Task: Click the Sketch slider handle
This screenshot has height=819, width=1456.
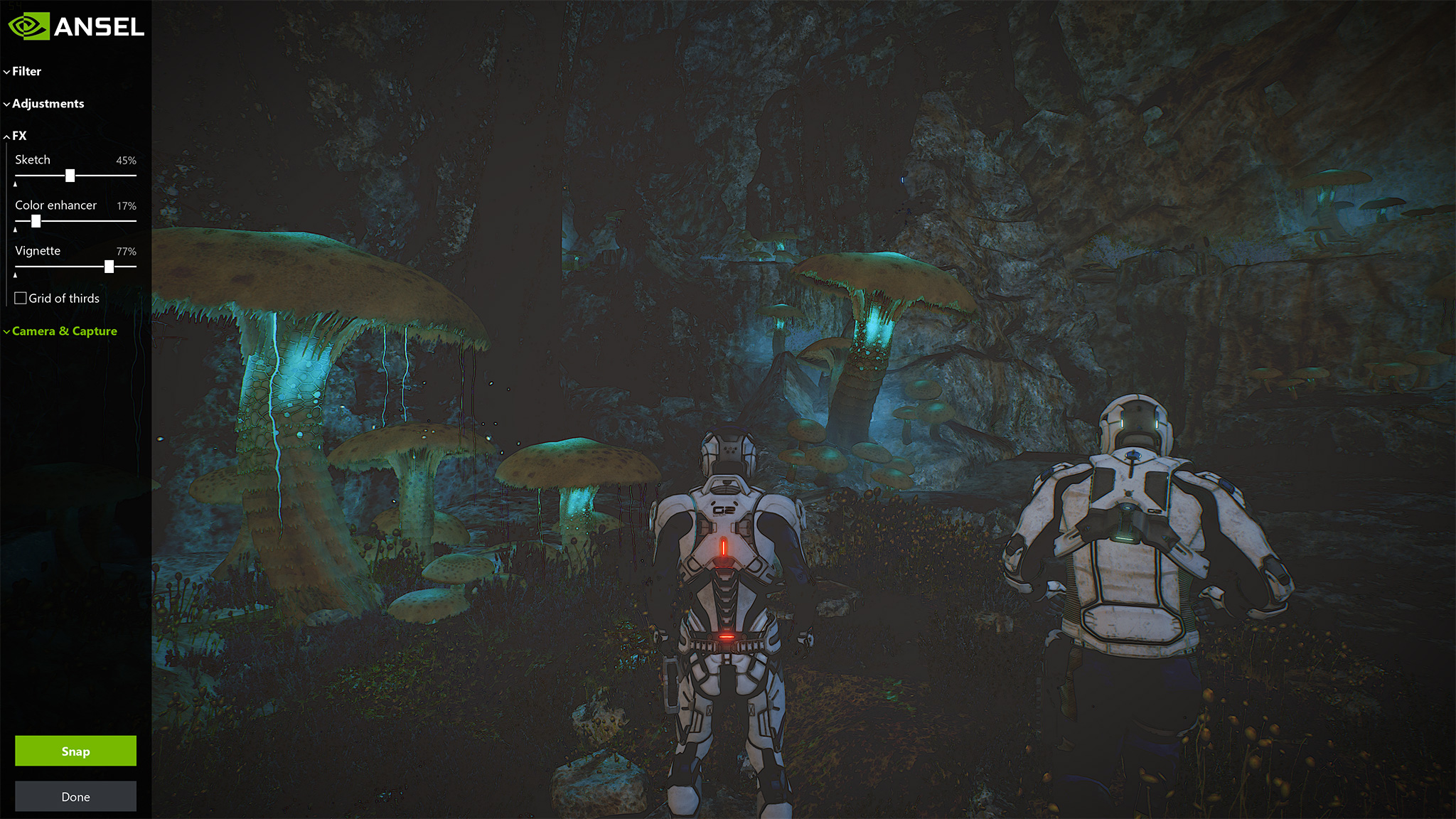Action: click(x=70, y=176)
